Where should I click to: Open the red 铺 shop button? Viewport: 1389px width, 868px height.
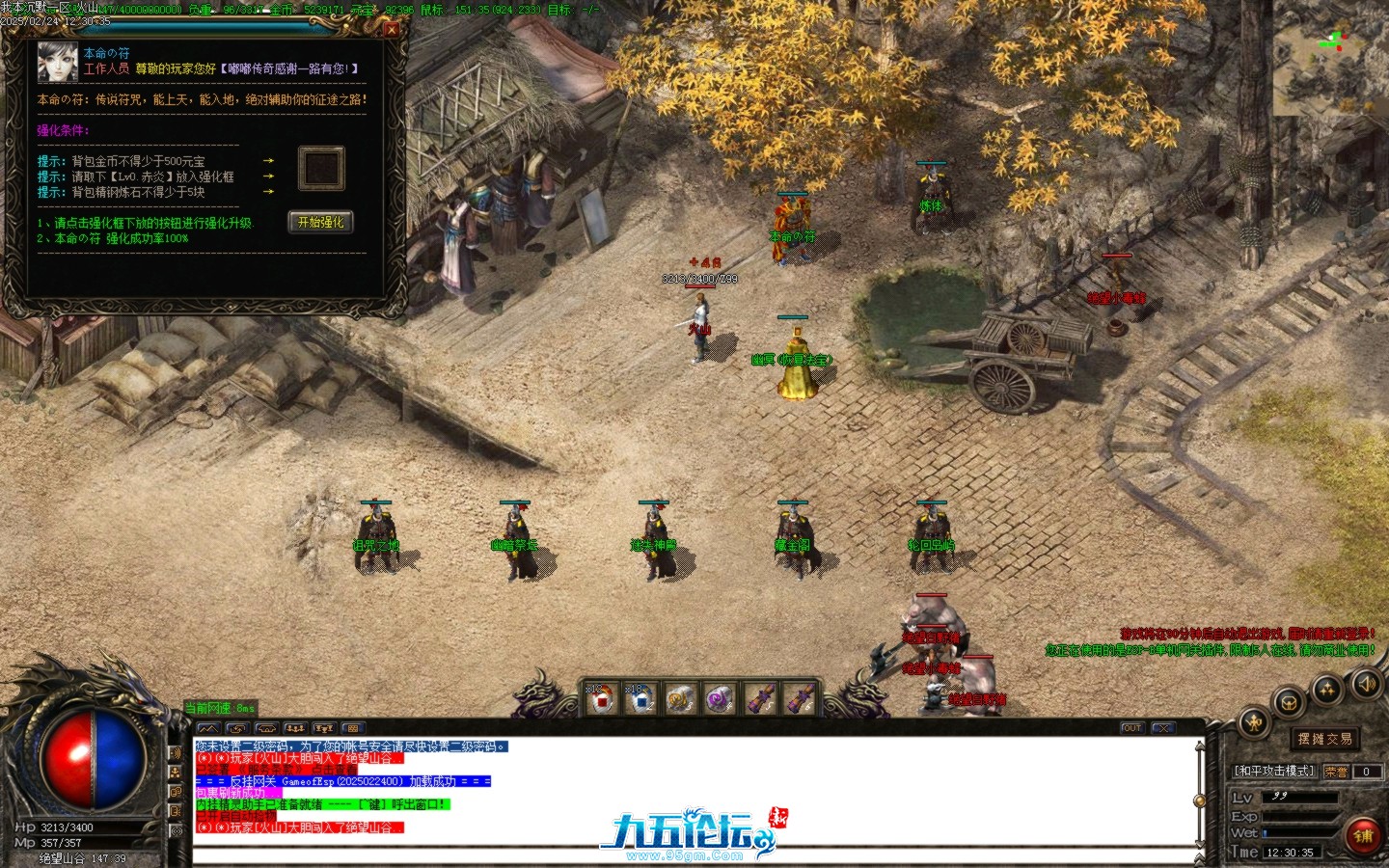point(1363,835)
